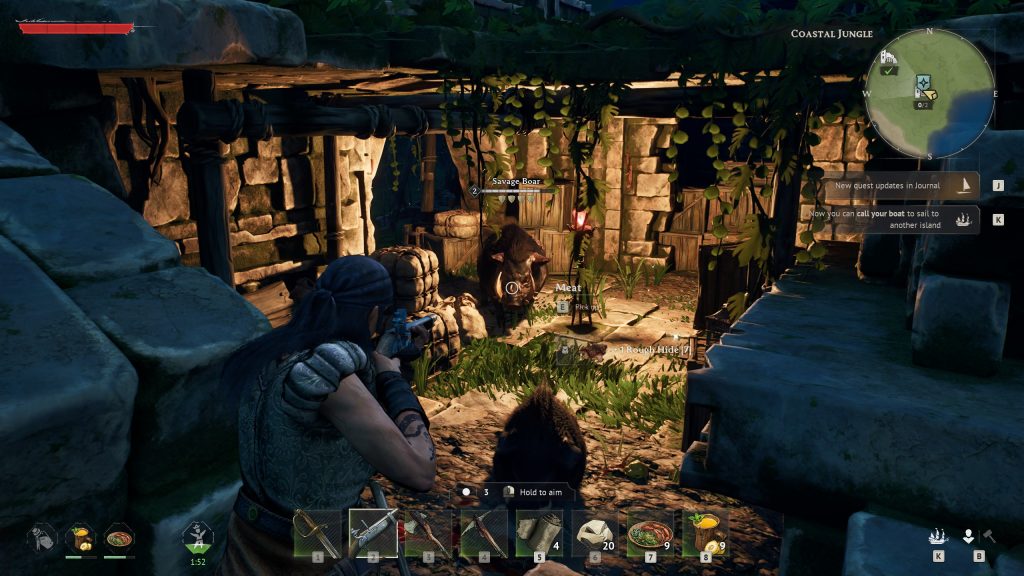Drink the yellow fruit juice in hotbar

pyautogui.click(x=705, y=532)
